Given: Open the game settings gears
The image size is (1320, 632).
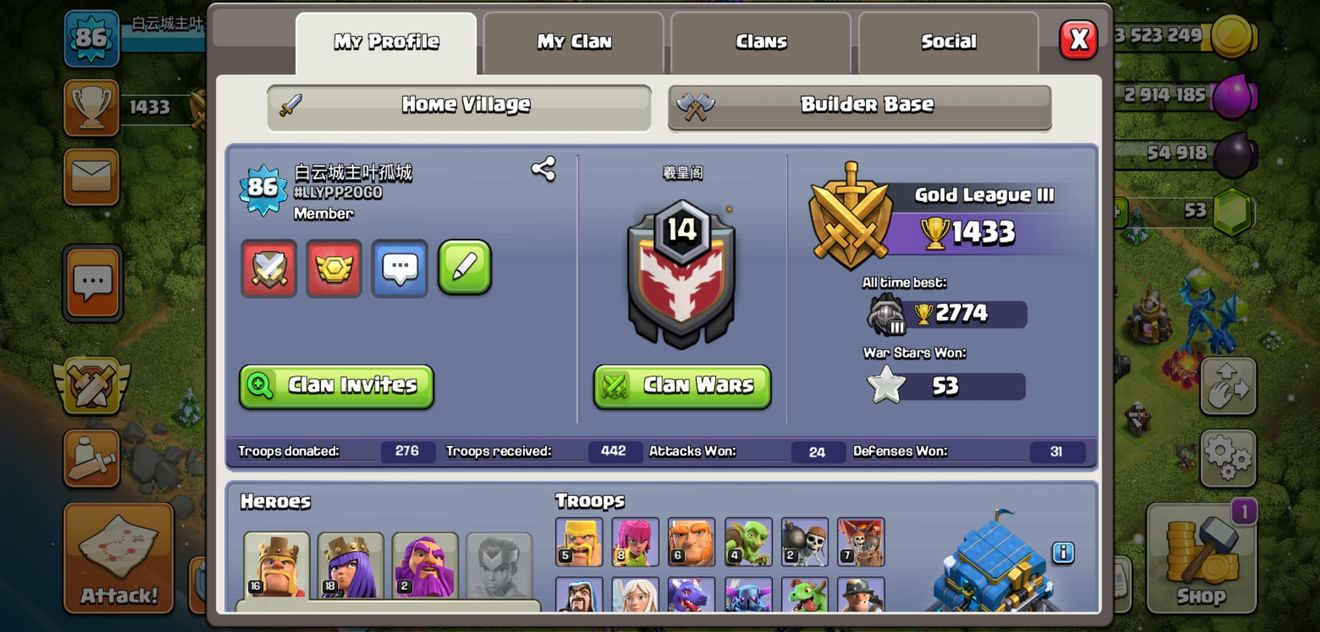Looking at the screenshot, I should [x=1227, y=458].
